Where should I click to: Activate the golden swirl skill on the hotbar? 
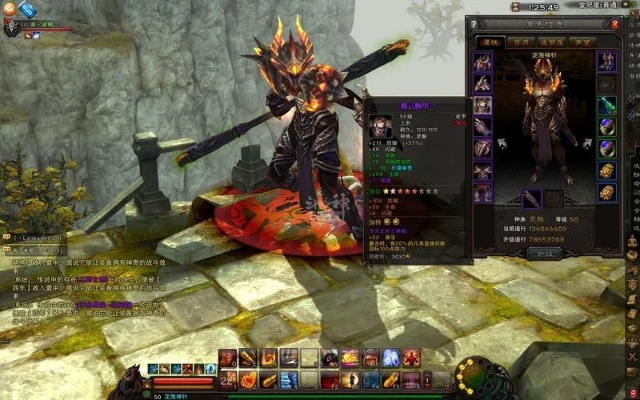pos(269,358)
